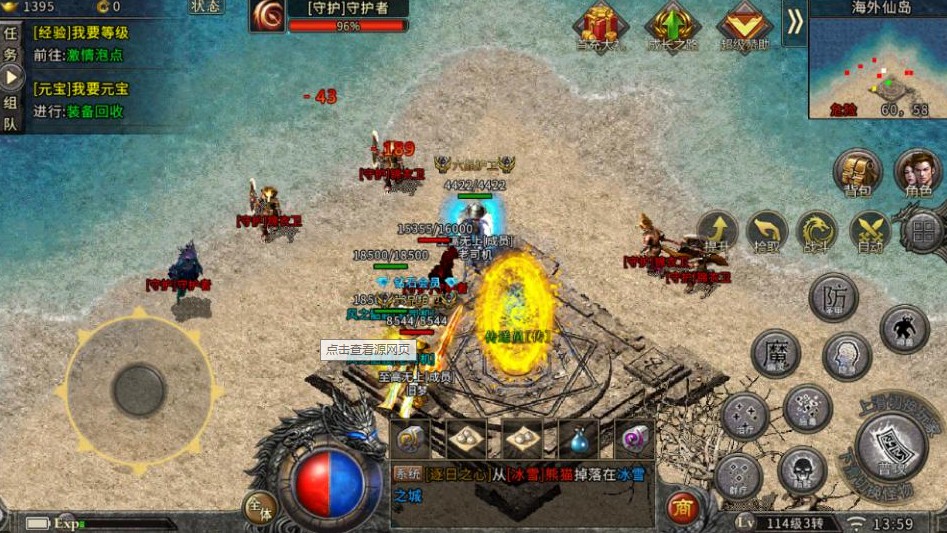
Task: Open the red 商 shop button
Action: tap(683, 507)
